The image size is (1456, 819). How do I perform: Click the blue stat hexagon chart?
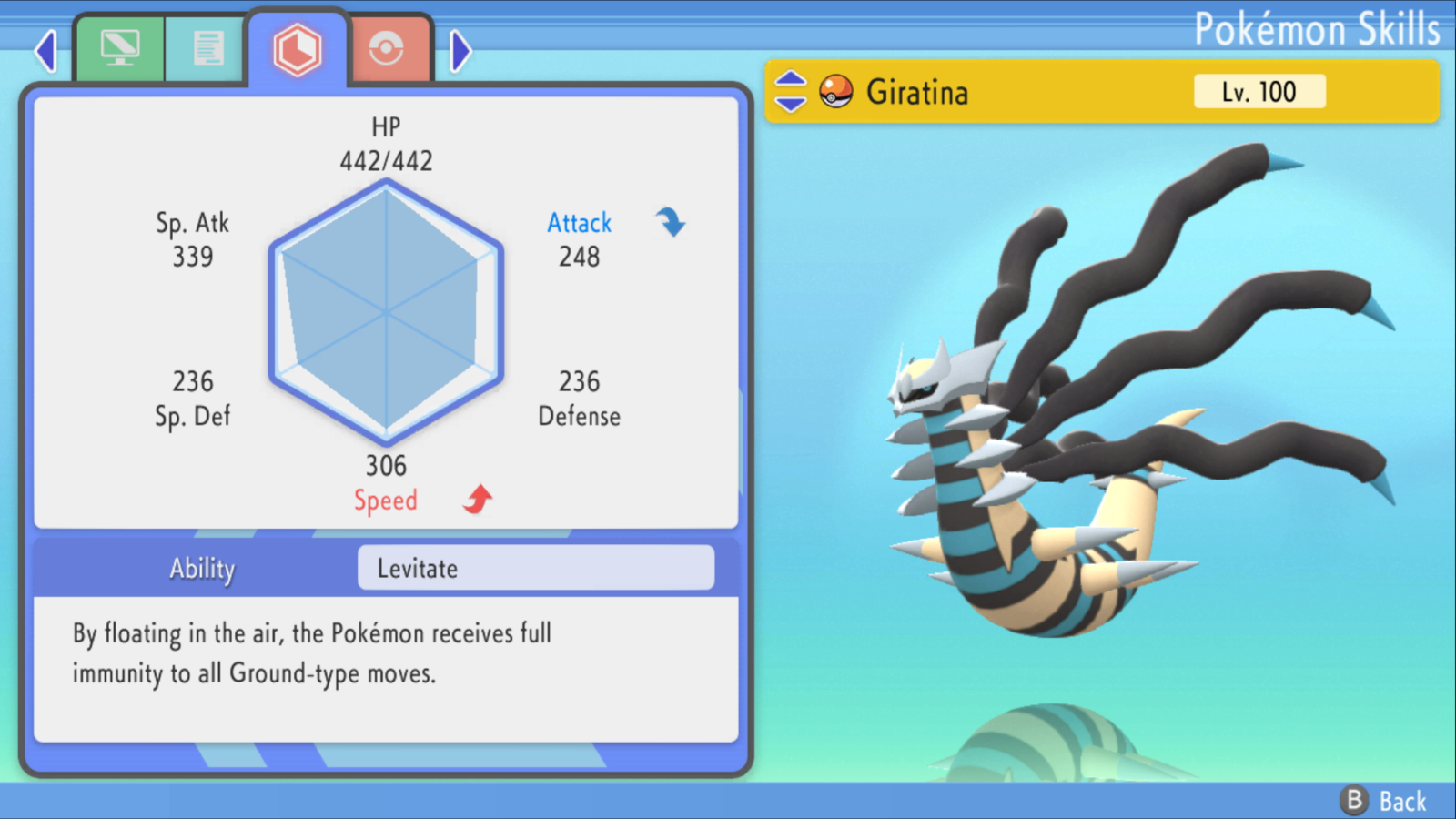point(386,309)
